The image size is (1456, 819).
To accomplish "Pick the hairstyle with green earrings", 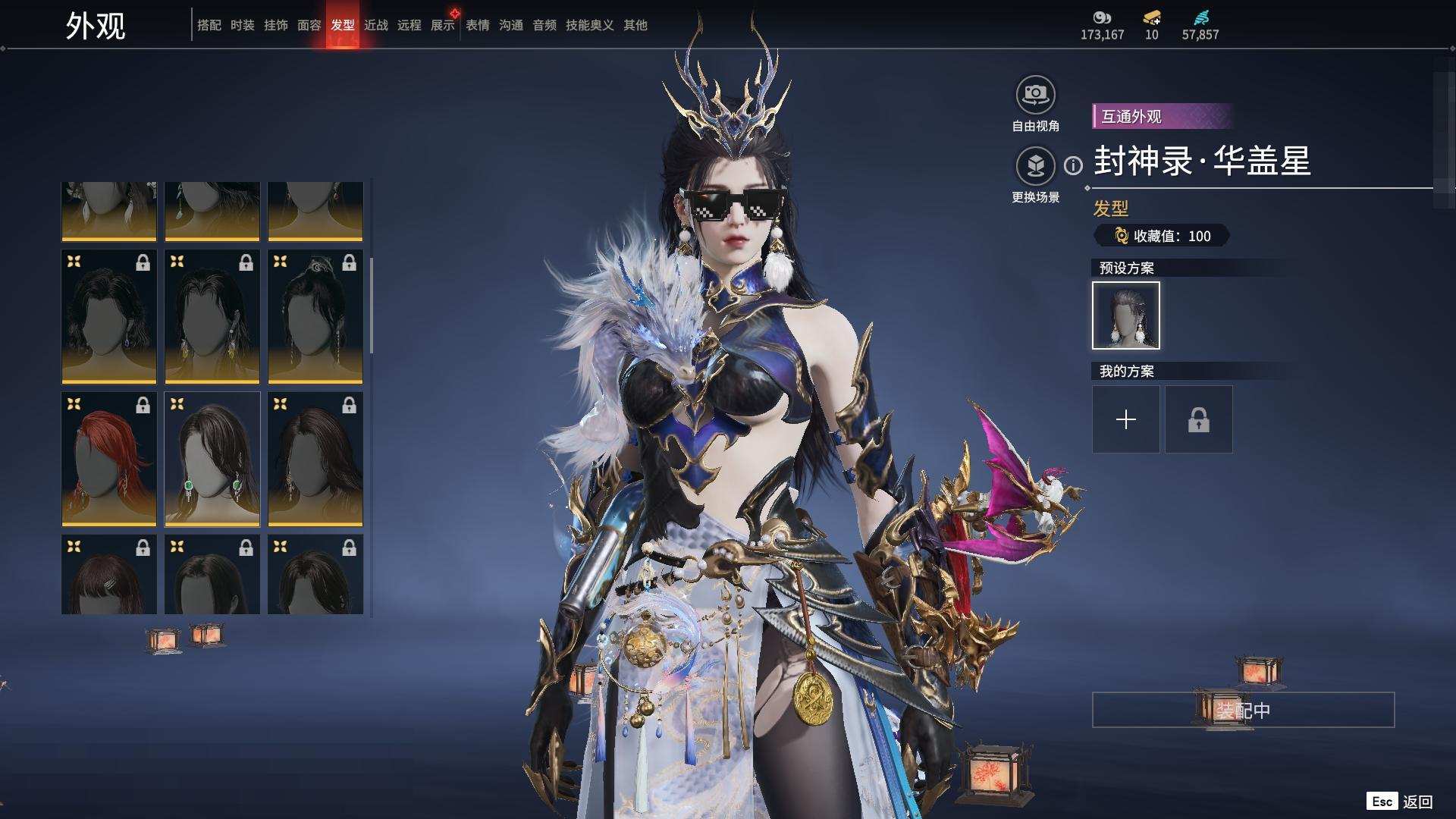I will coord(212,459).
